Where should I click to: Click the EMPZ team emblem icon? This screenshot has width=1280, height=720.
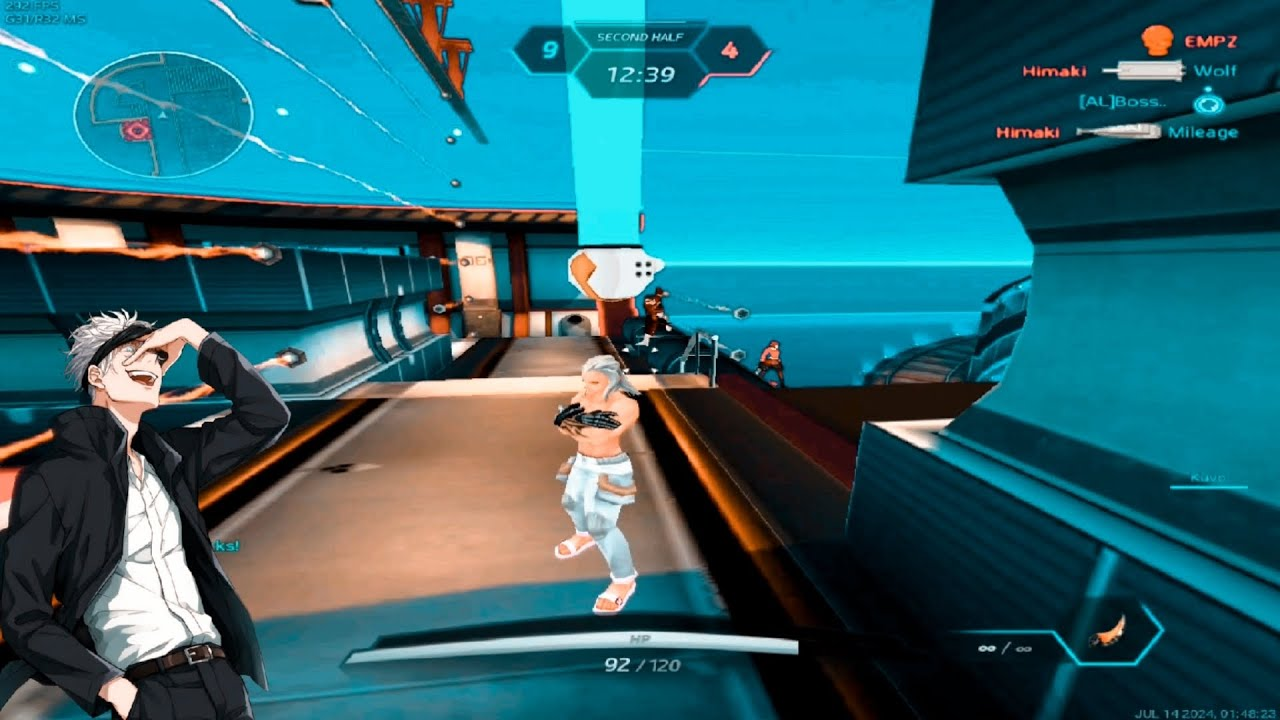(x=1156, y=41)
